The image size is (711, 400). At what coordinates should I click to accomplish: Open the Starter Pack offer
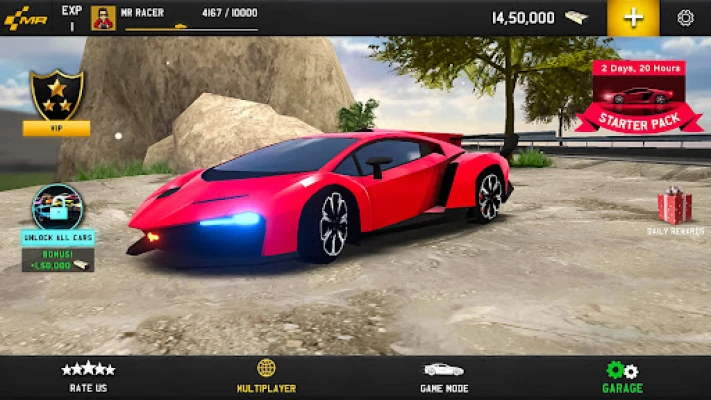pyautogui.click(x=640, y=98)
